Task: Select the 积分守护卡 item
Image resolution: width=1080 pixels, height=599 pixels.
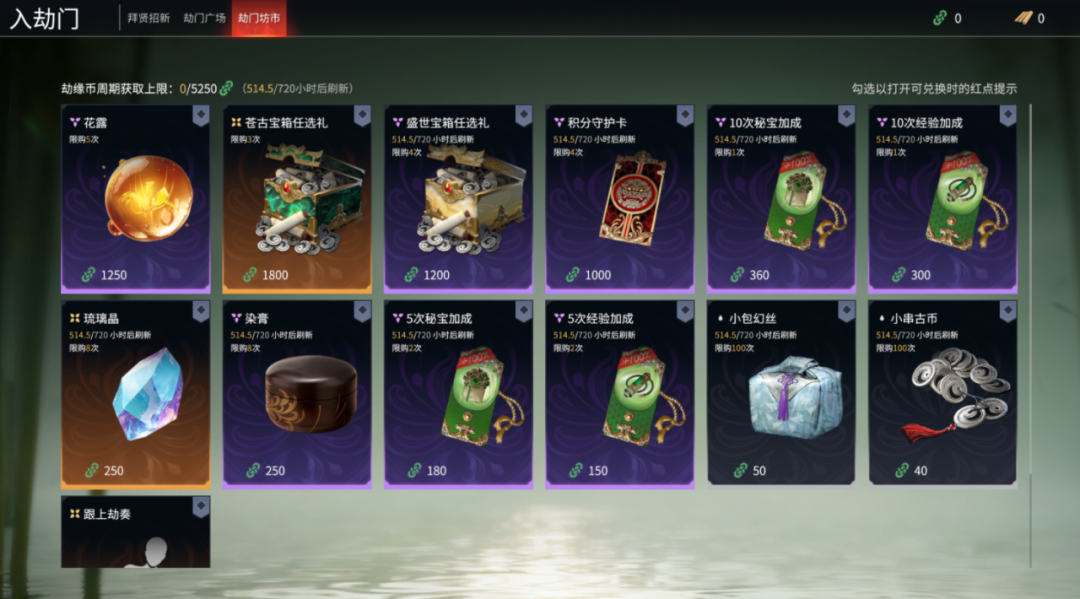Action: [620, 200]
